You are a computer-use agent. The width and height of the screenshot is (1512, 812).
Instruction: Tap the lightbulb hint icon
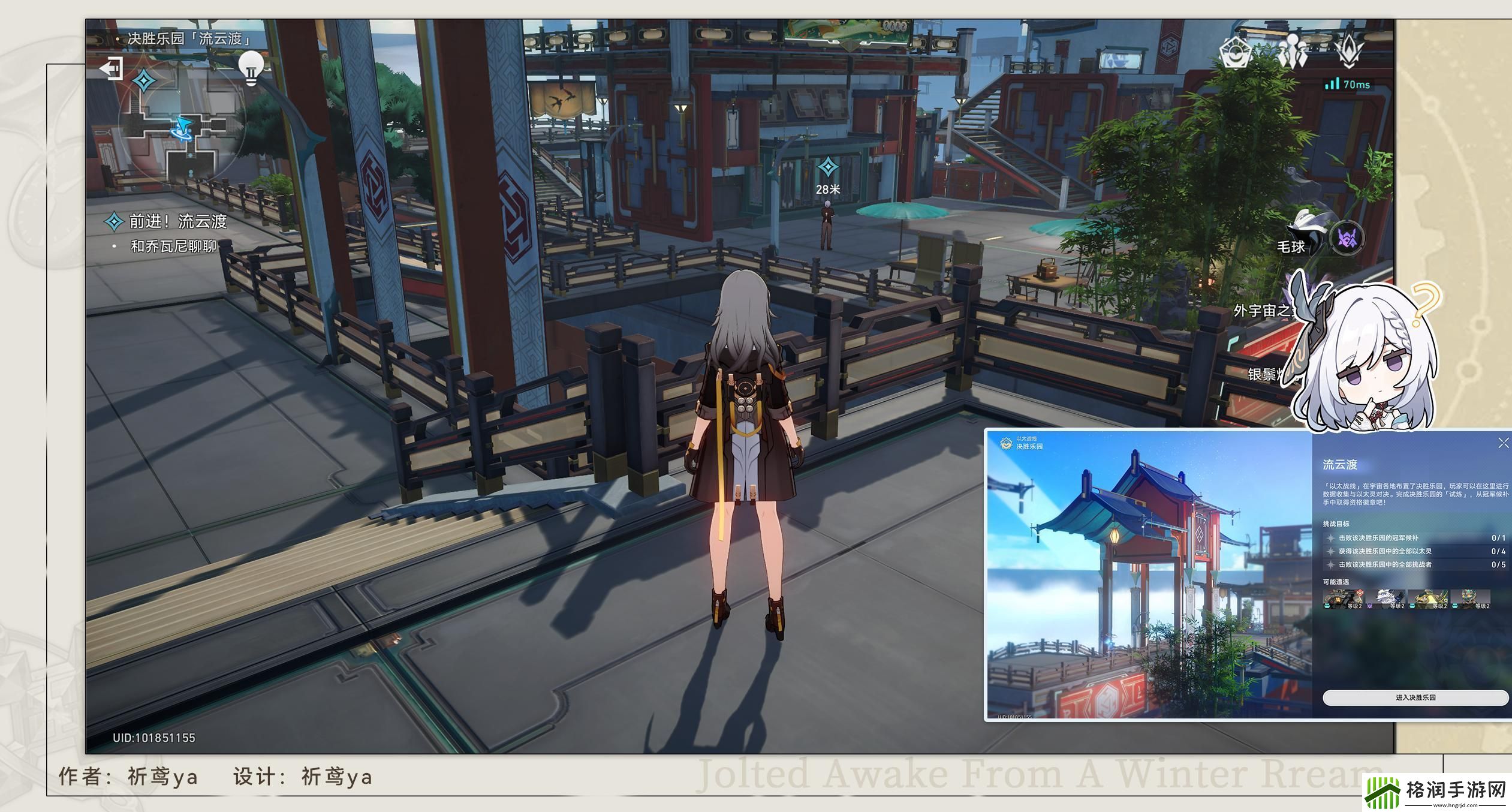tap(251, 67)
